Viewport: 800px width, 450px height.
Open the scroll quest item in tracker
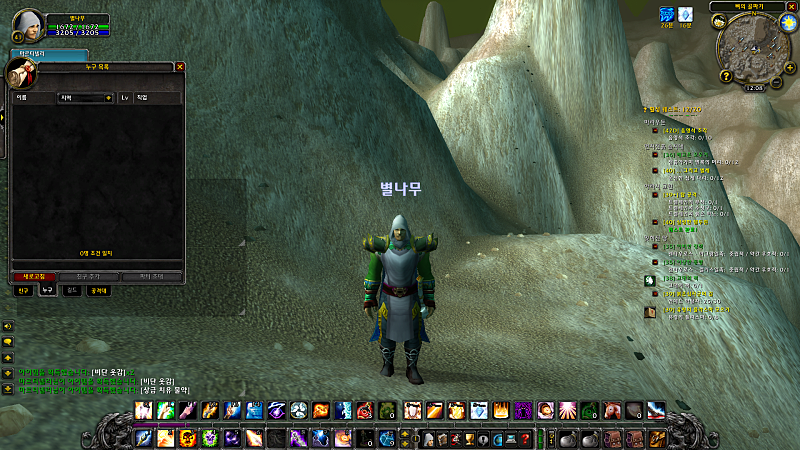coord(649,312)
